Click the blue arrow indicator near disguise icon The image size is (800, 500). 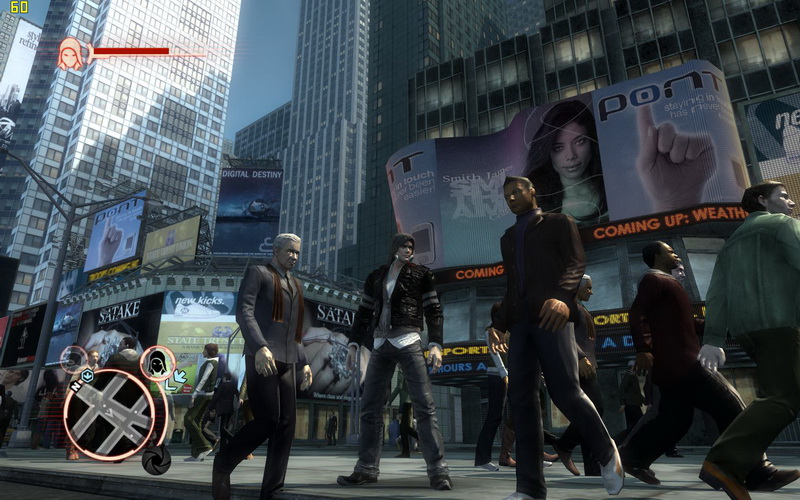click(x=180, y=378)
